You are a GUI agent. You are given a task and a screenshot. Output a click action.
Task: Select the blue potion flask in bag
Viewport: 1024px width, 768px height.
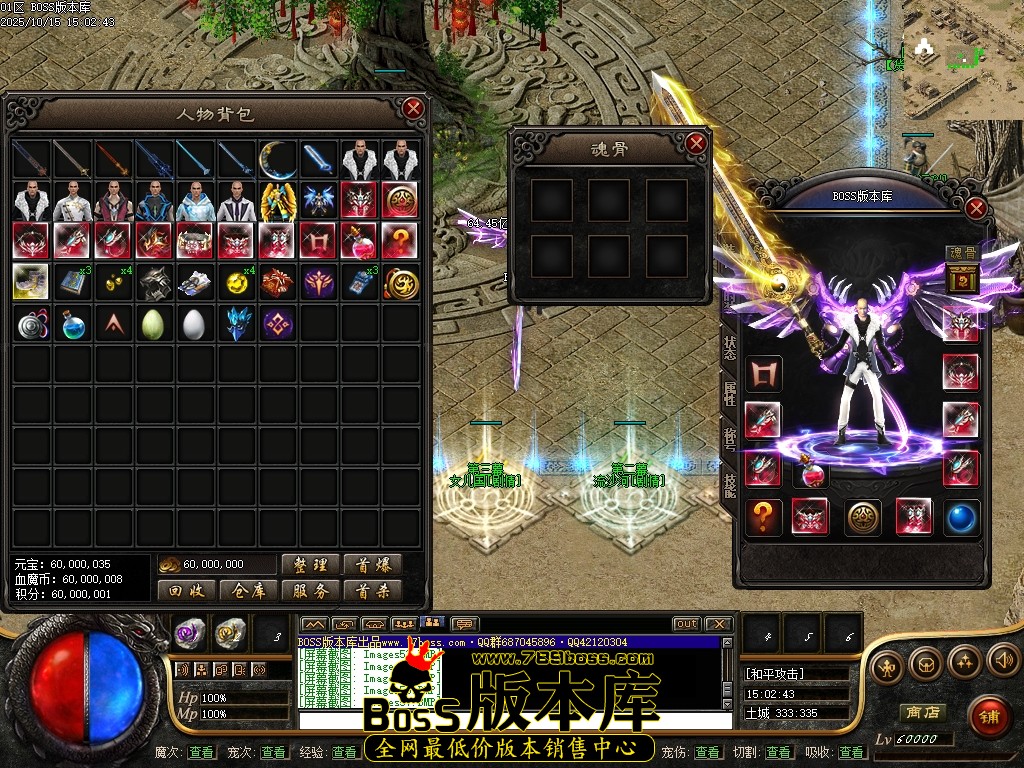72,324
